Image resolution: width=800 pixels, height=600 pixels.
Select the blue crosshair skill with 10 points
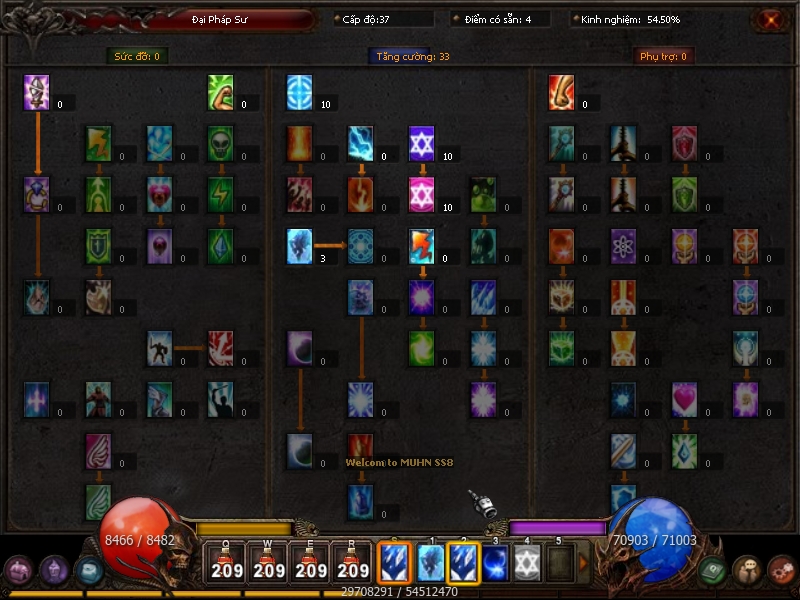click(299, 92)
